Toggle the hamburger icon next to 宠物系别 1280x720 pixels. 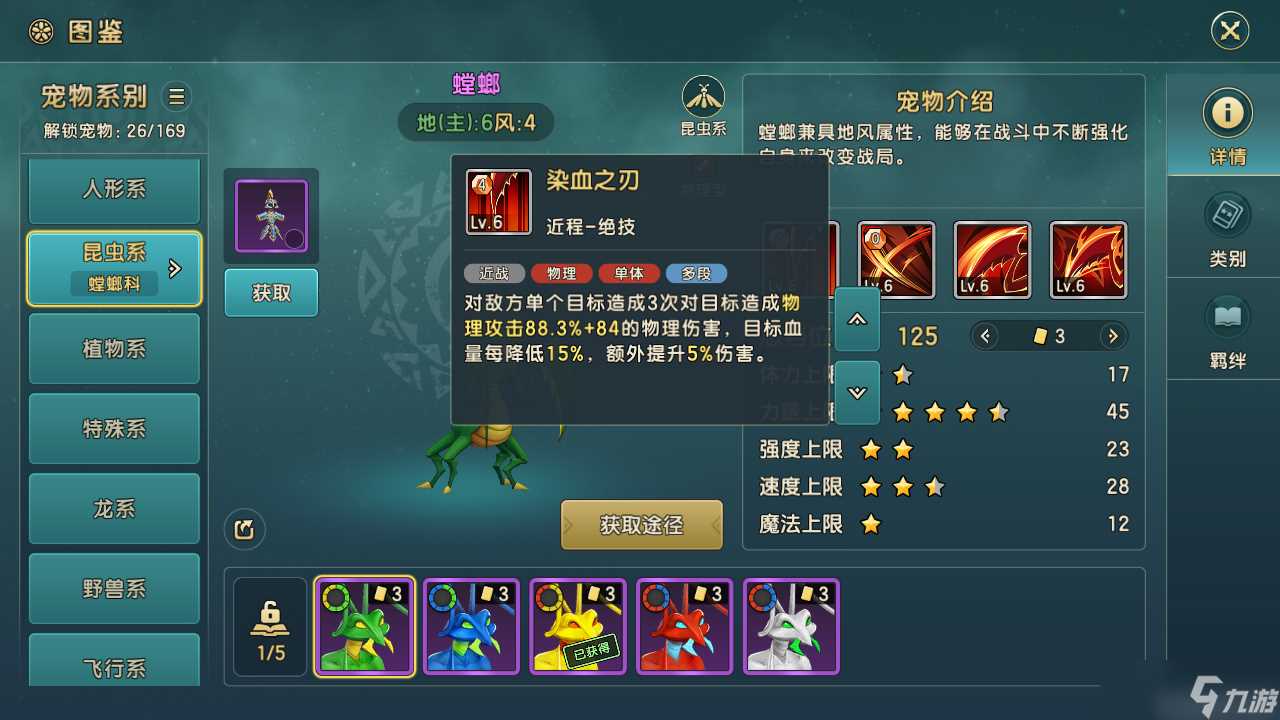point(176,97)
